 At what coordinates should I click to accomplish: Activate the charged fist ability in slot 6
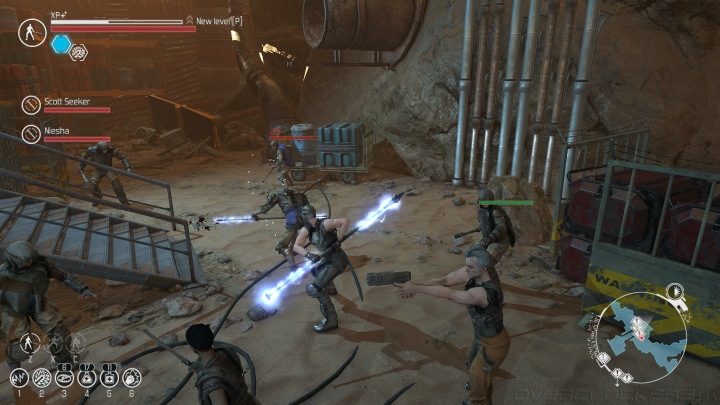pyautogui.click(x=130, y=378)
